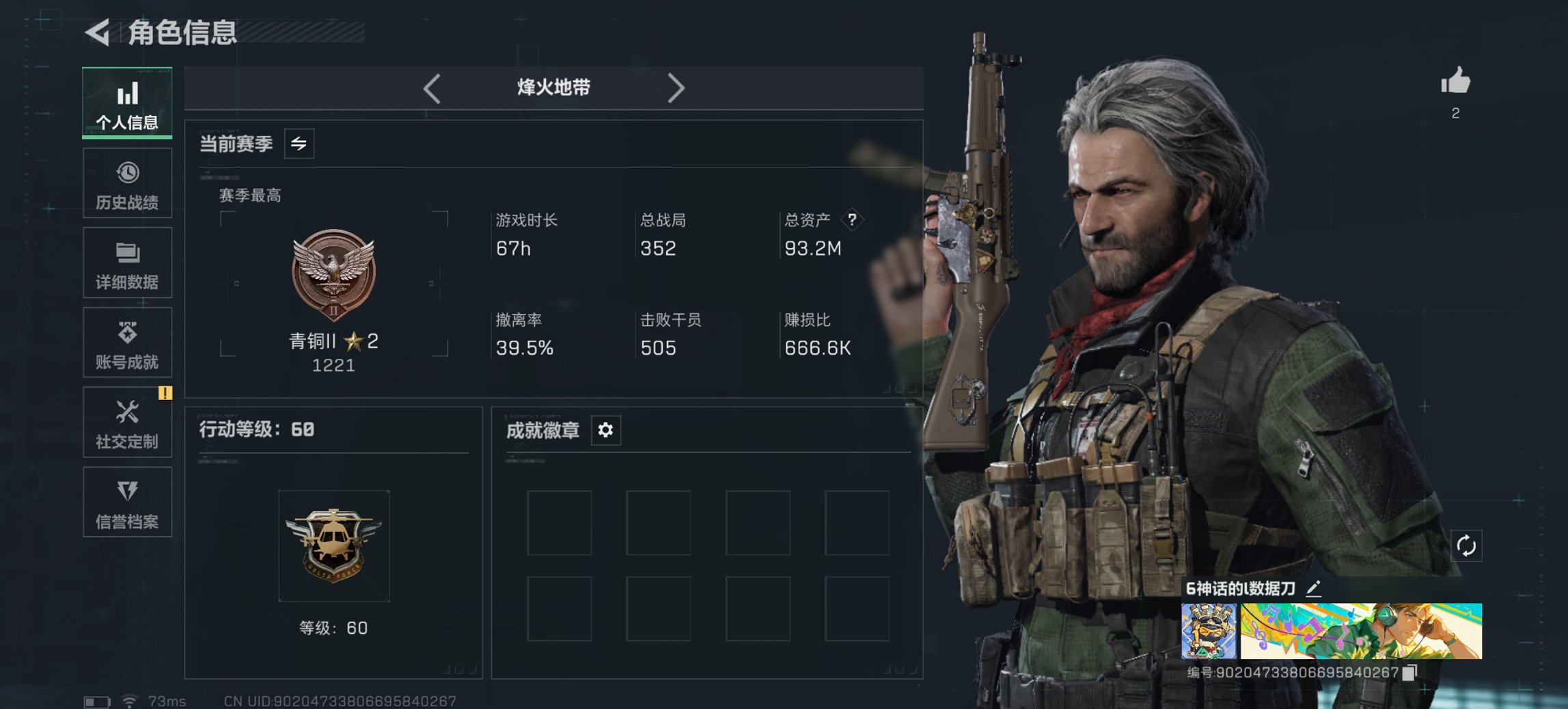
Task: View the 信誉档案 reputation archive
Action: (x=127, y=503)
